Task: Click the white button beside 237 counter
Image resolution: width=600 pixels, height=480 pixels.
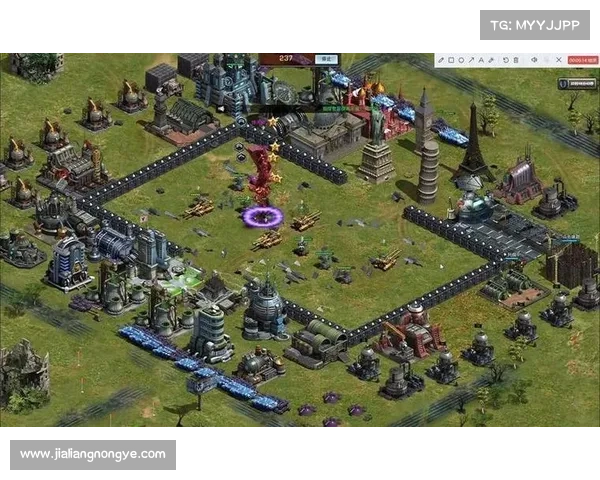Action: pyautogui.click(x=325, y=59)
